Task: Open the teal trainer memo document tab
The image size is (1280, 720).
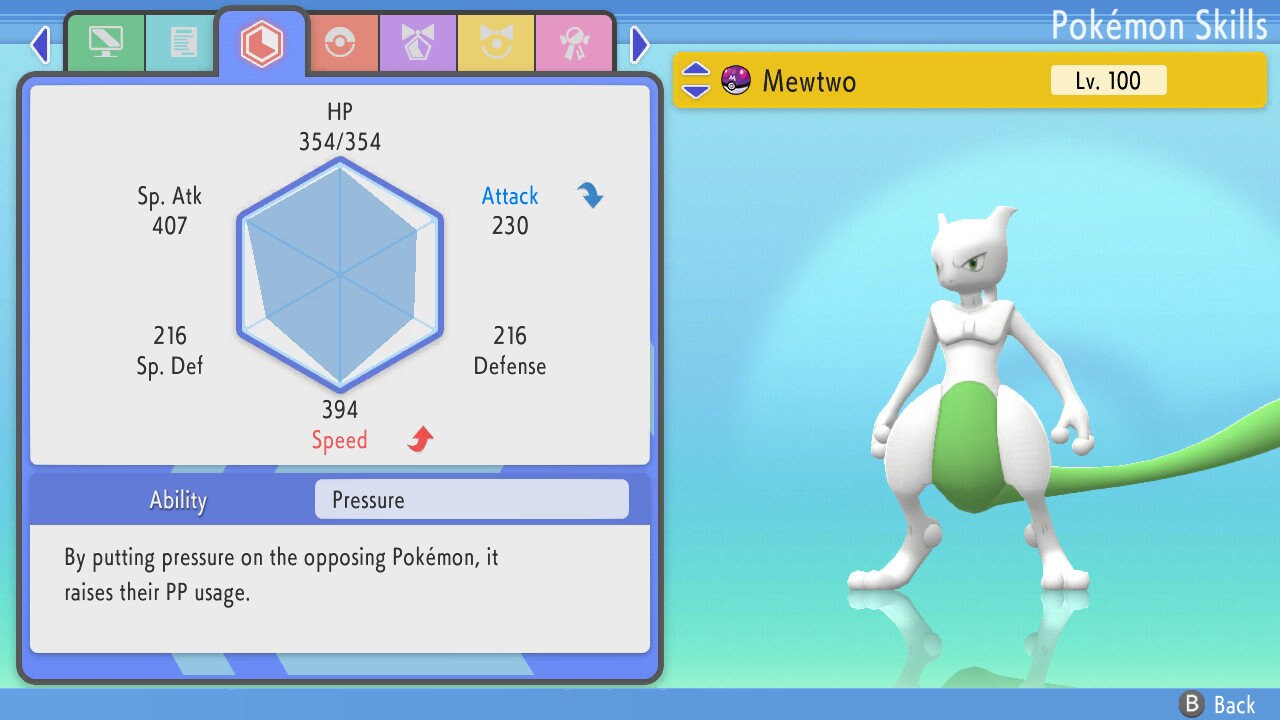Action: tap(182, 43)
